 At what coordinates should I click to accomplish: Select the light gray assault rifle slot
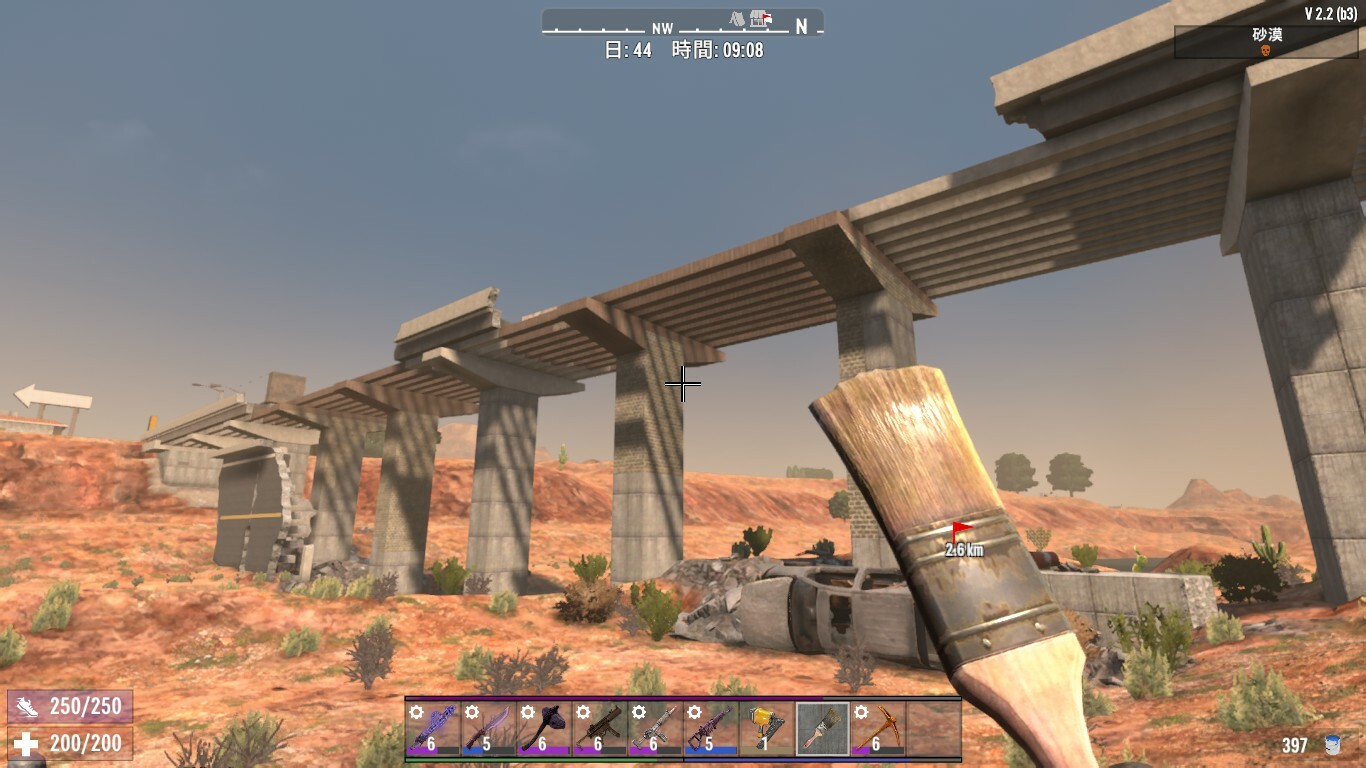655,728
